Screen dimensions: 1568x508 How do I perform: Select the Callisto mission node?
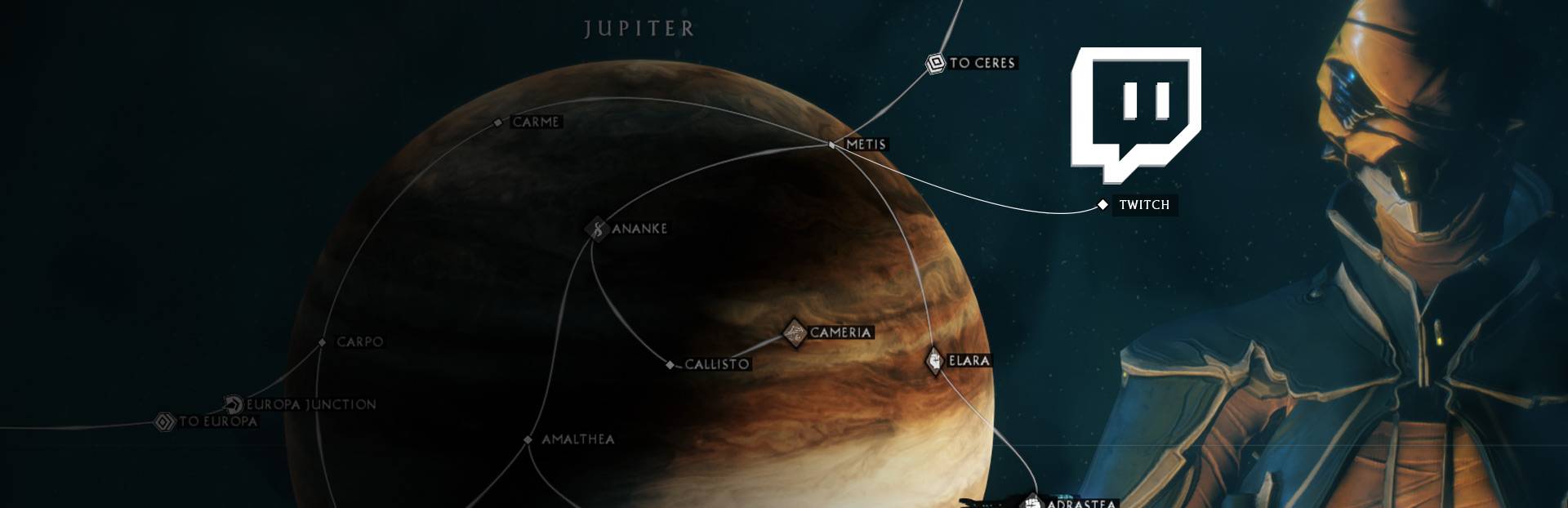tap(670, 365)
